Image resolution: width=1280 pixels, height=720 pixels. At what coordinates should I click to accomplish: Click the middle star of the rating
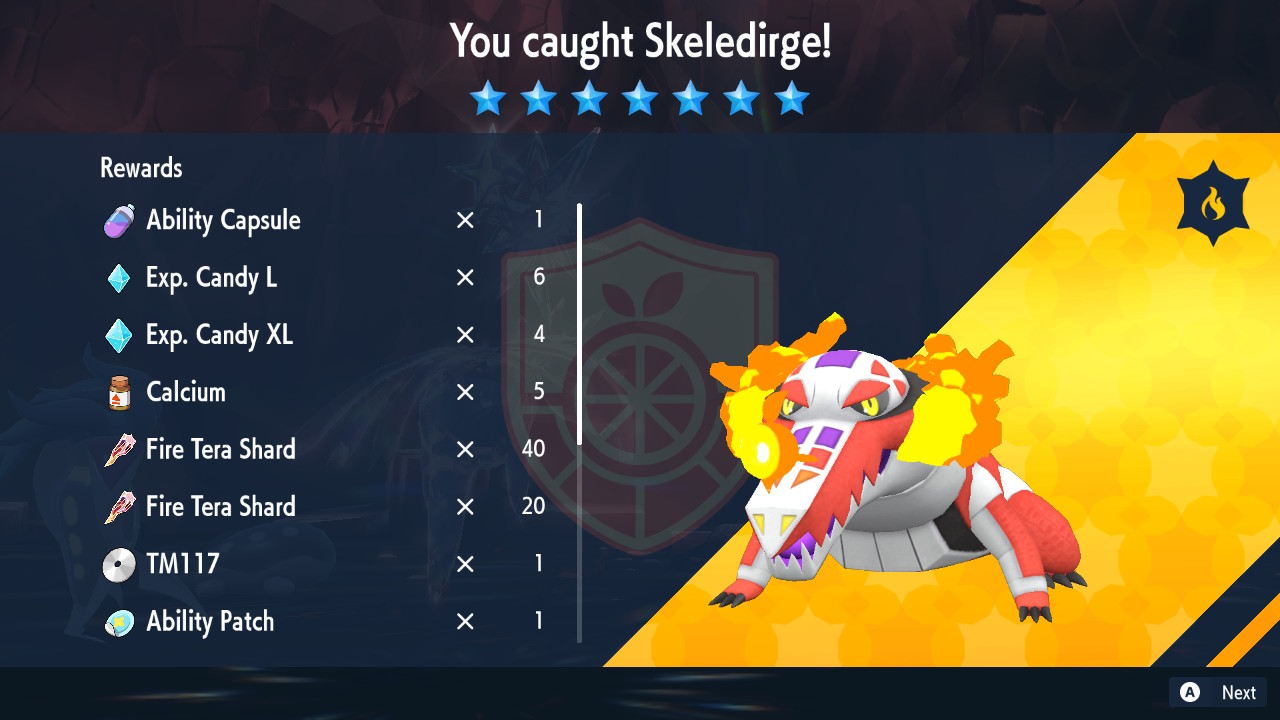click(x=640, y=98)
